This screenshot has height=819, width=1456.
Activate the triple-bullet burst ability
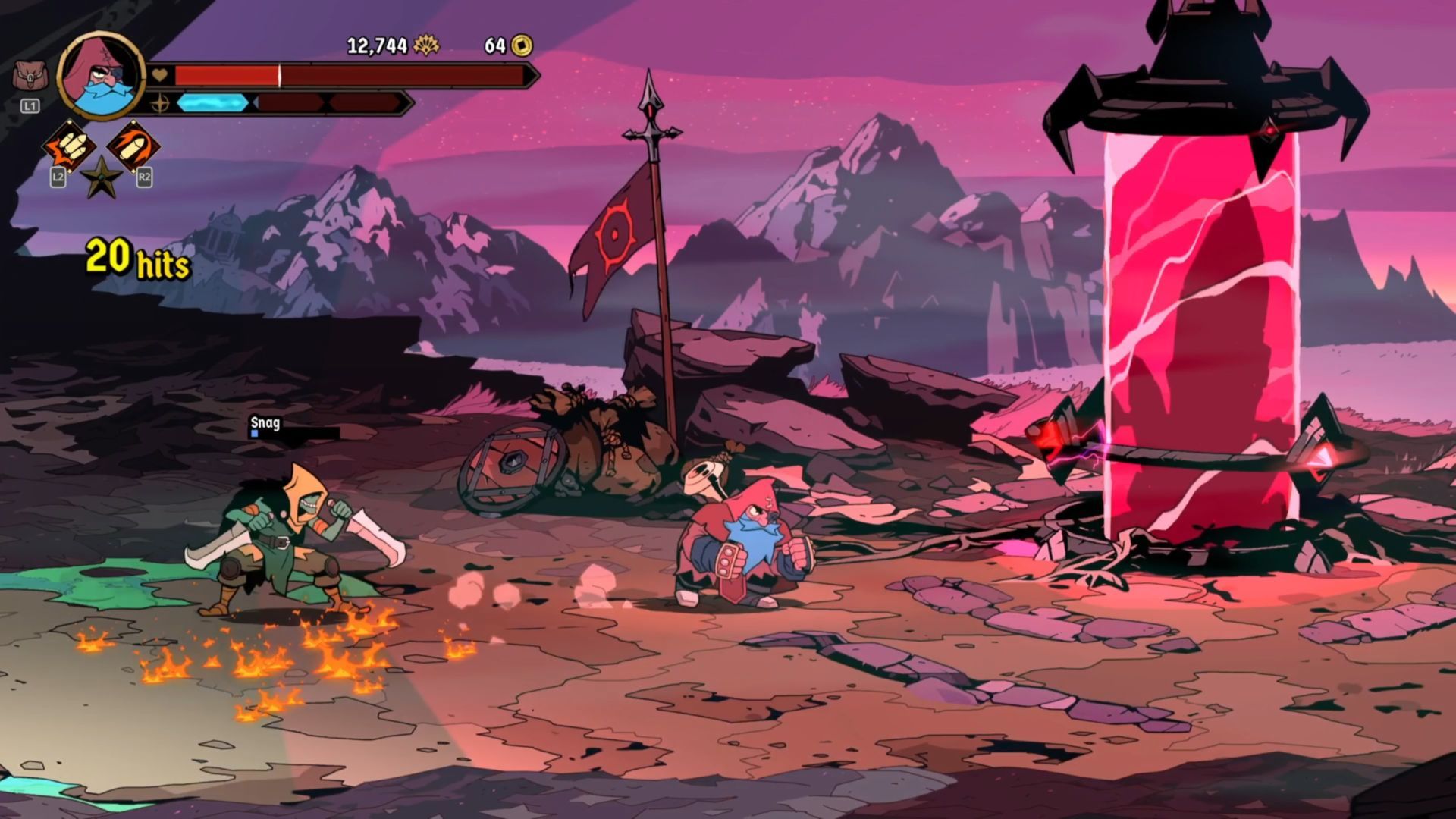(x=69, y=146)
